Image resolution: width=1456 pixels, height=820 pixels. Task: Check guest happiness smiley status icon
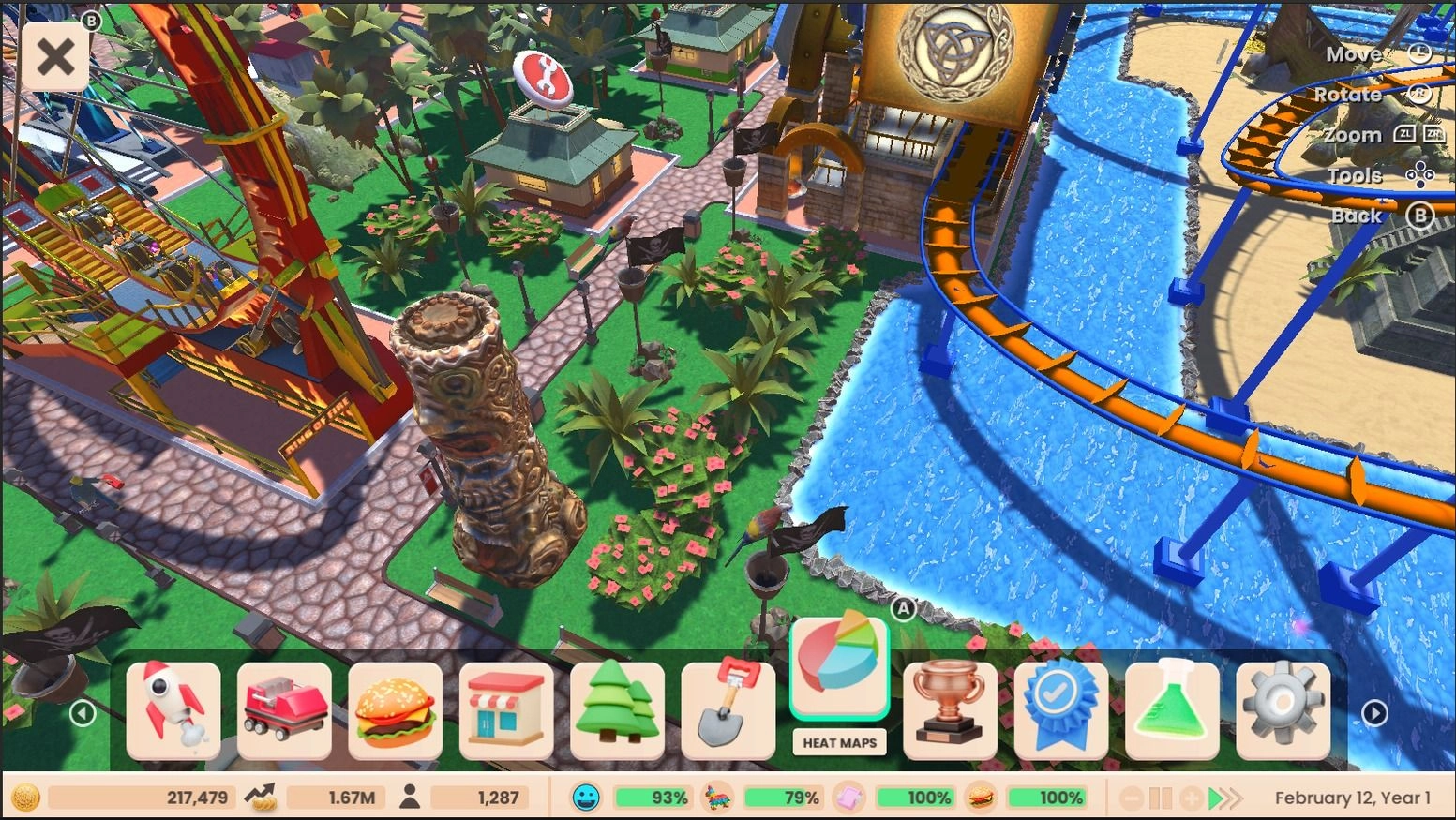586,798
